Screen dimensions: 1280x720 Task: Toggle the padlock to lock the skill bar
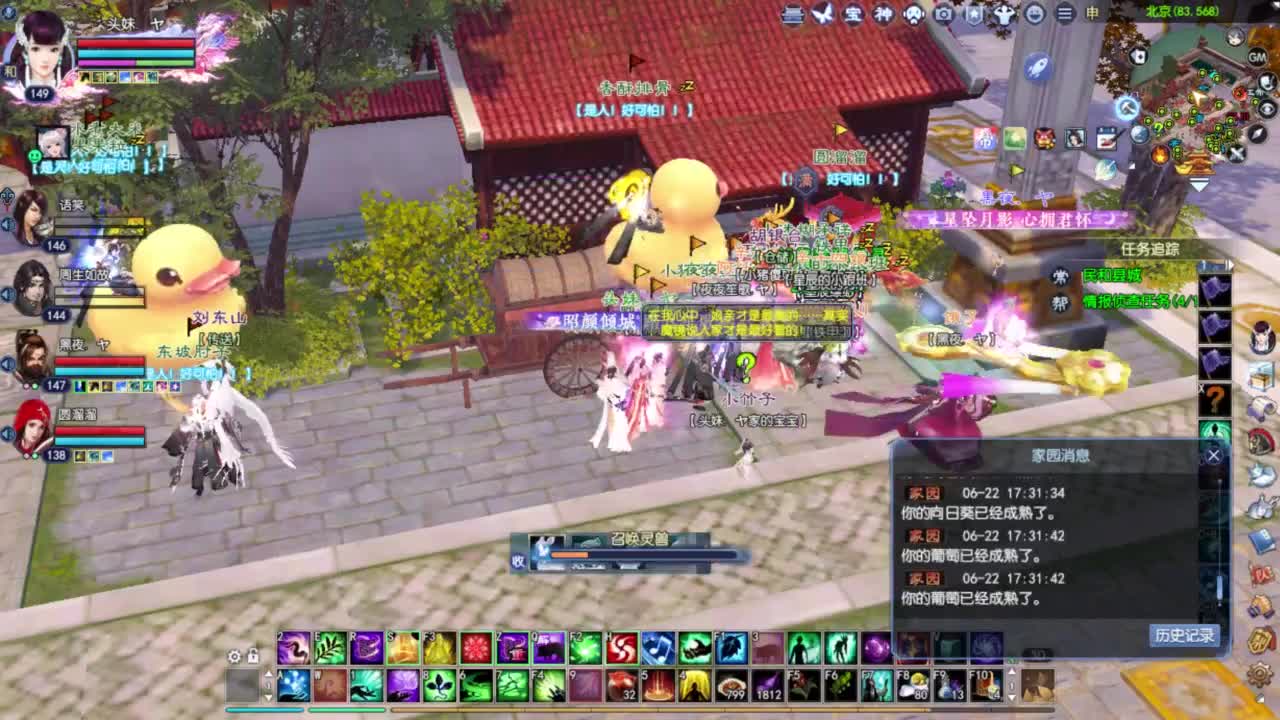coord(254,654)
